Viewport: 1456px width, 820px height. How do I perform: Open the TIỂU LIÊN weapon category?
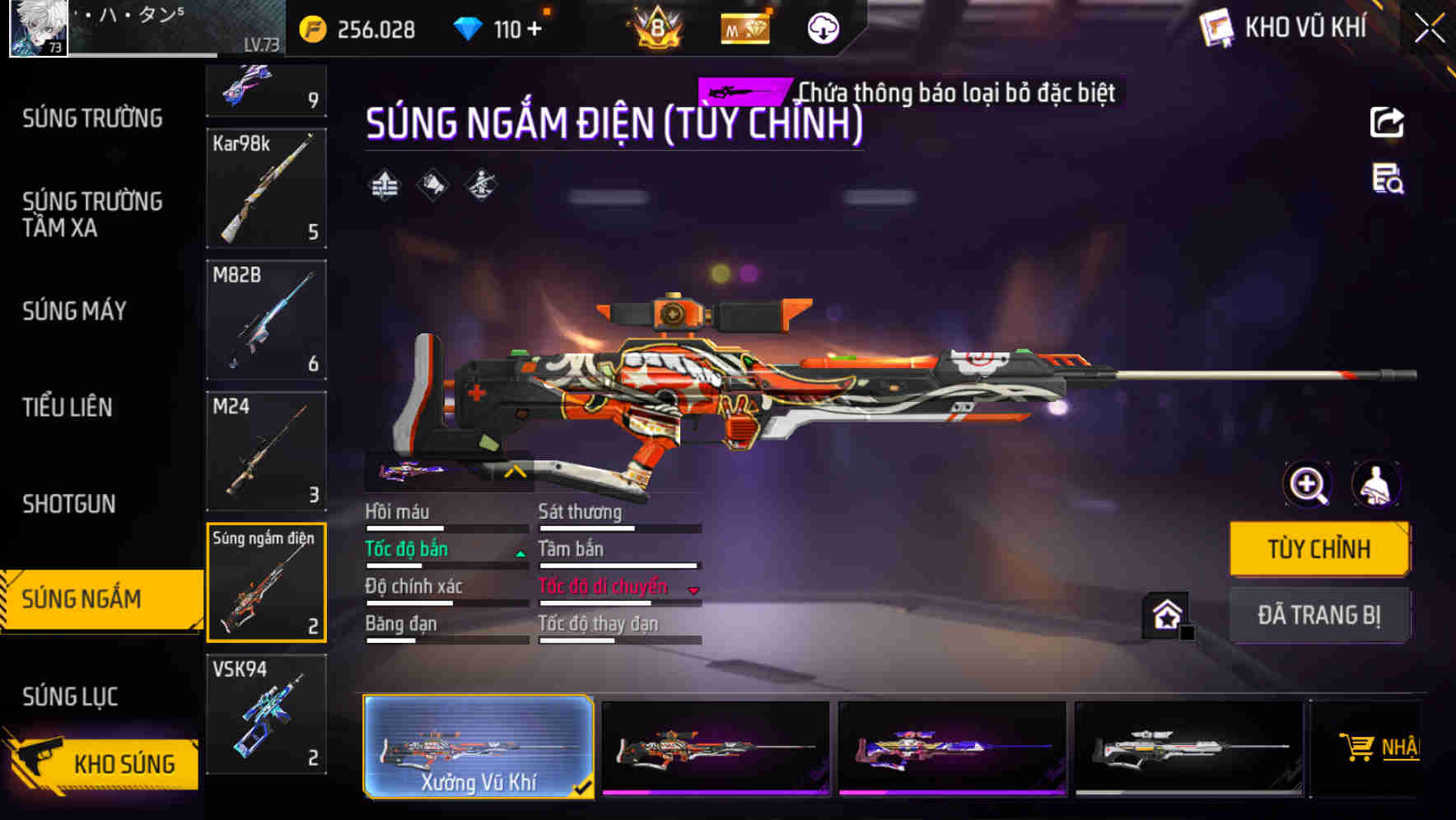[x=68, y=408]
